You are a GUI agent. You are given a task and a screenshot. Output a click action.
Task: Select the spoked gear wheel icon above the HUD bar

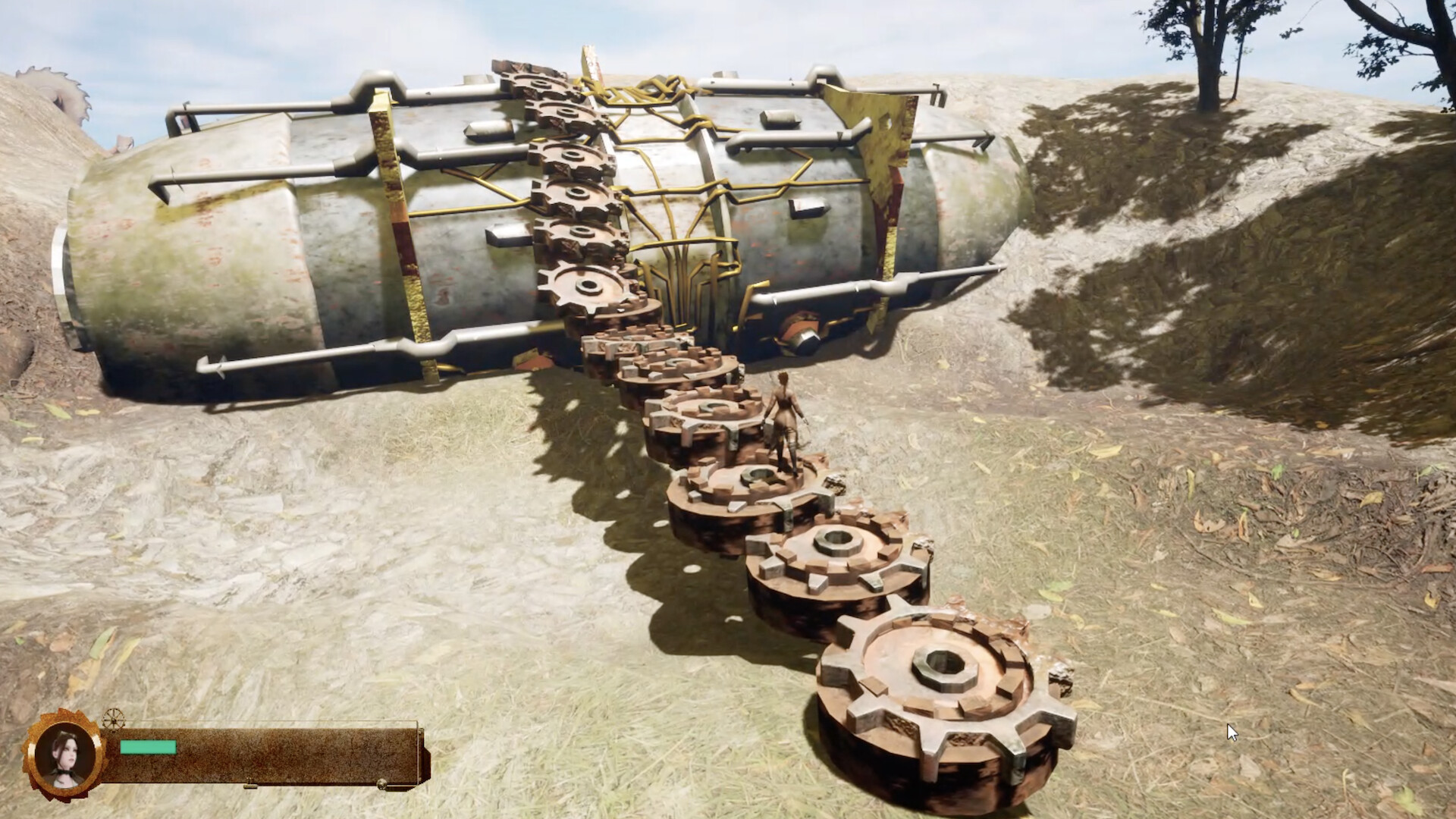click(115, 719)
